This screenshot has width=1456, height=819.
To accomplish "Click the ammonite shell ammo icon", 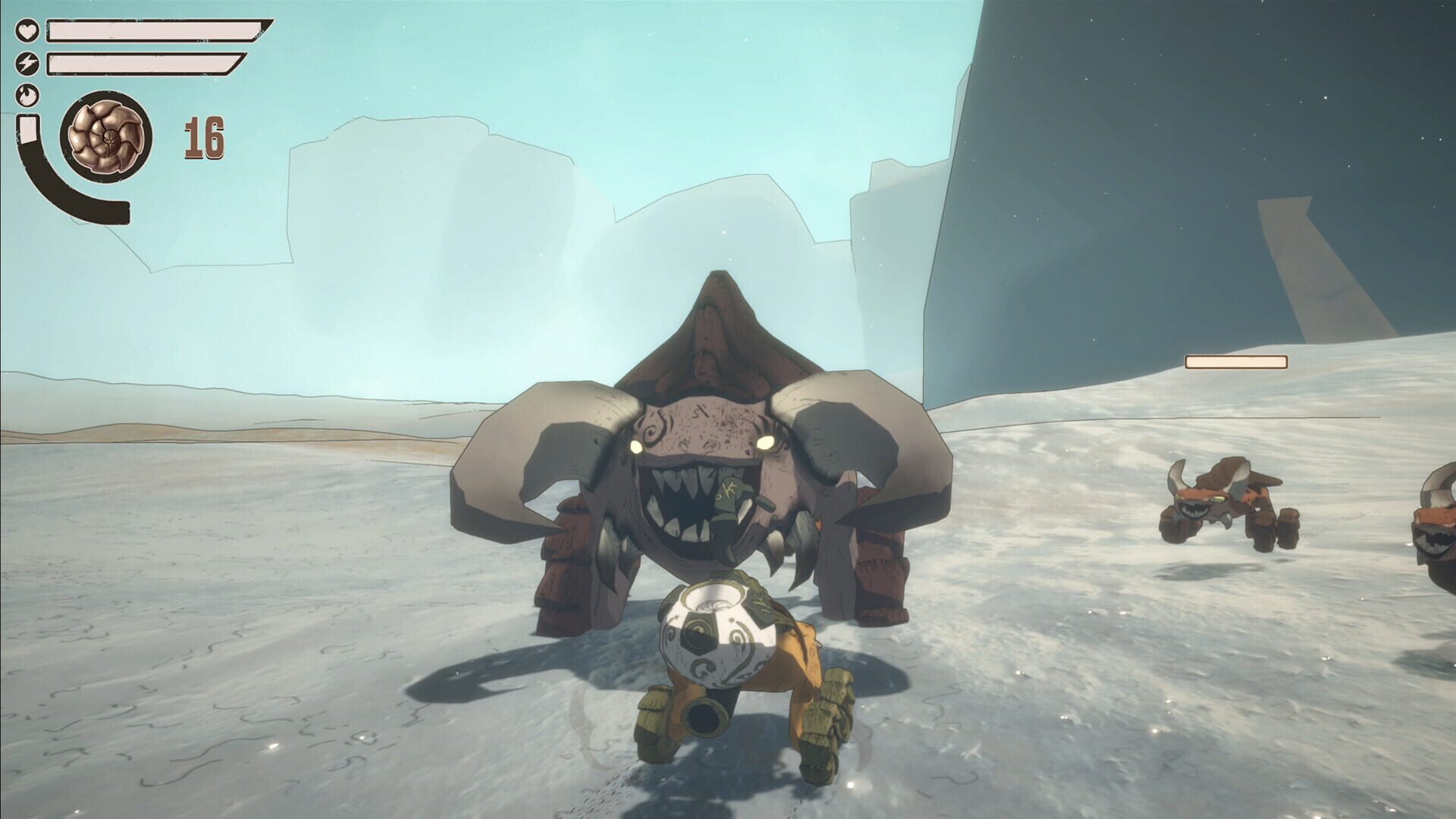I will coord(108,136).
